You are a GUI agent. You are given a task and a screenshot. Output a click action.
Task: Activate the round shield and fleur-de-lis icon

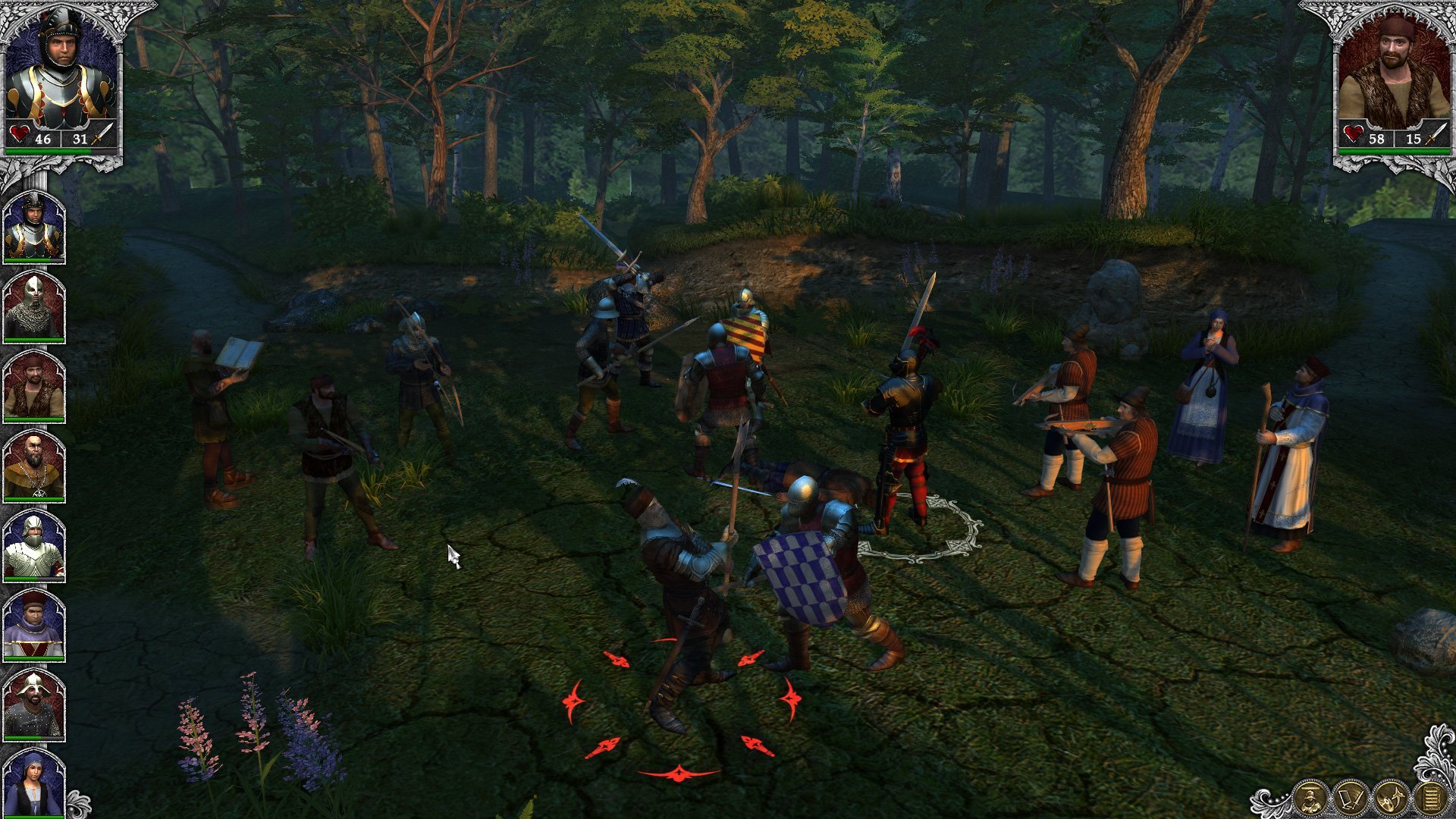point(1391,799)
